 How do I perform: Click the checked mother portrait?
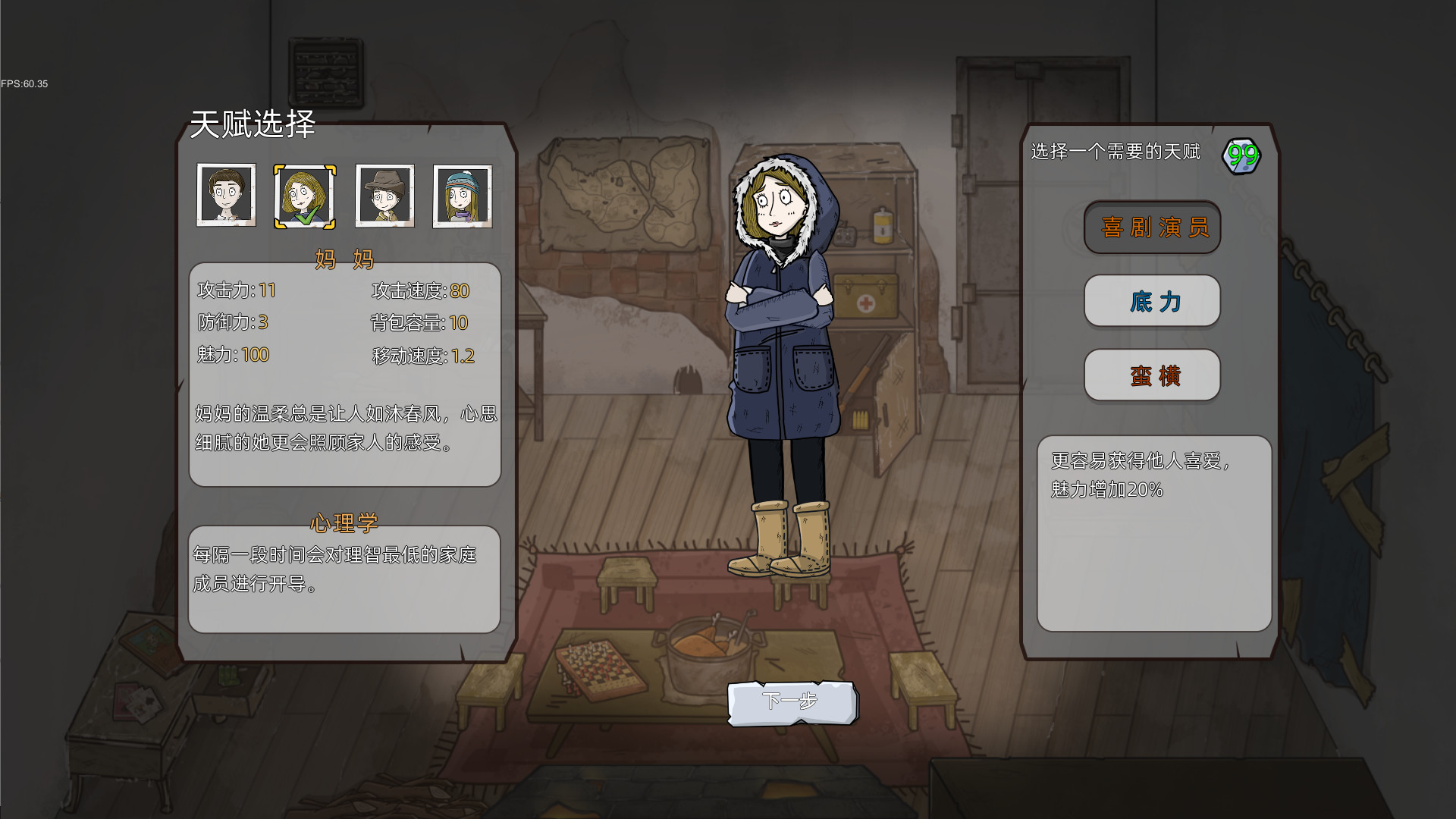coord(306,196)
